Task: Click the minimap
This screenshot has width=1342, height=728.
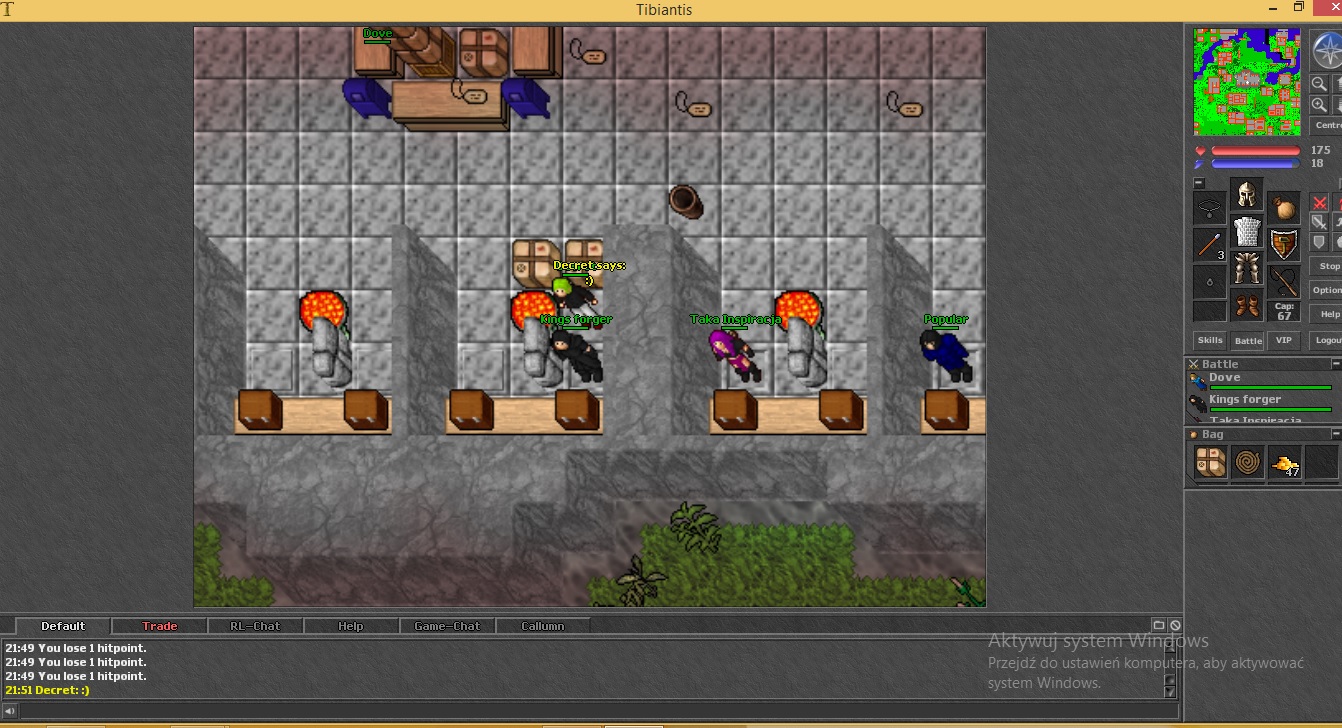Action: [x=1247, y=81]
